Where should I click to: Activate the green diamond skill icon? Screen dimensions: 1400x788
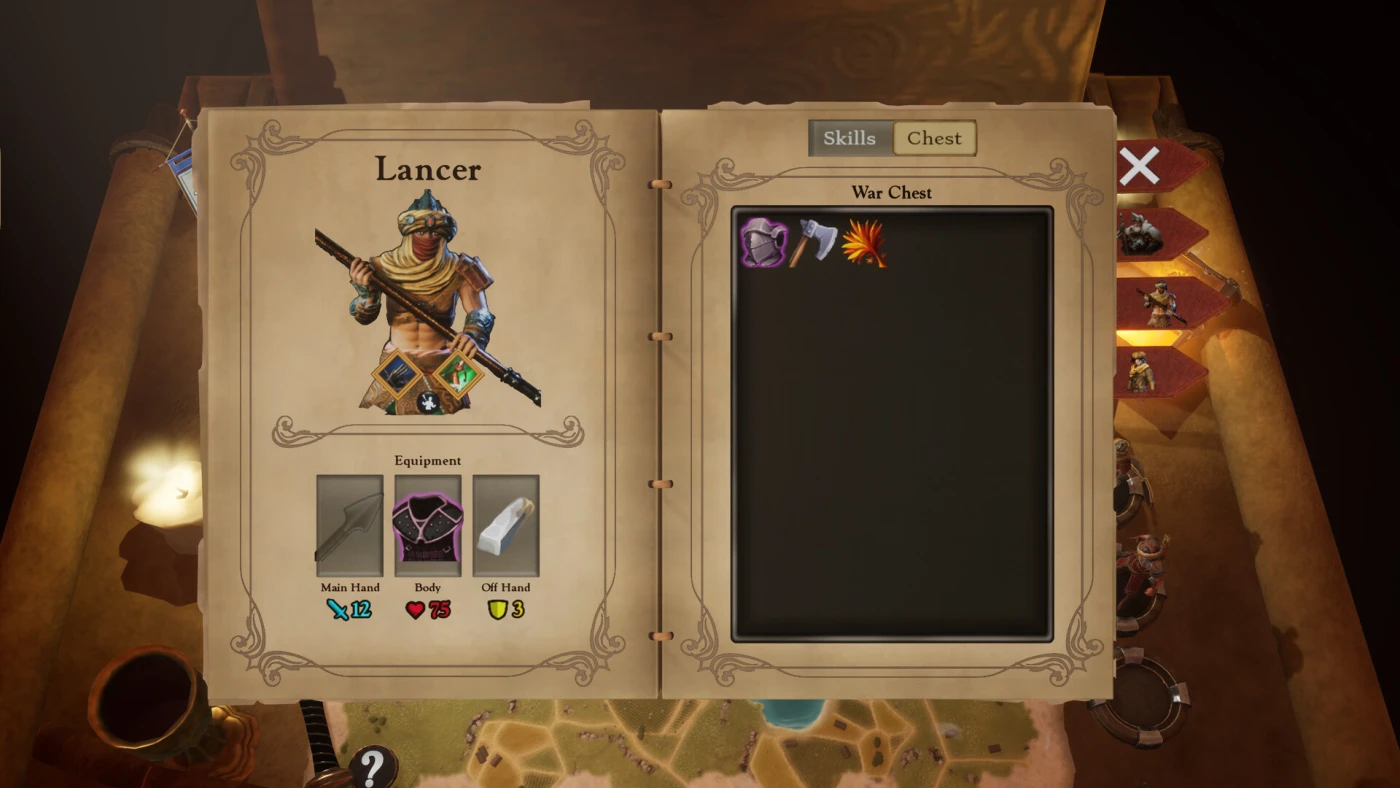point(459,376)
